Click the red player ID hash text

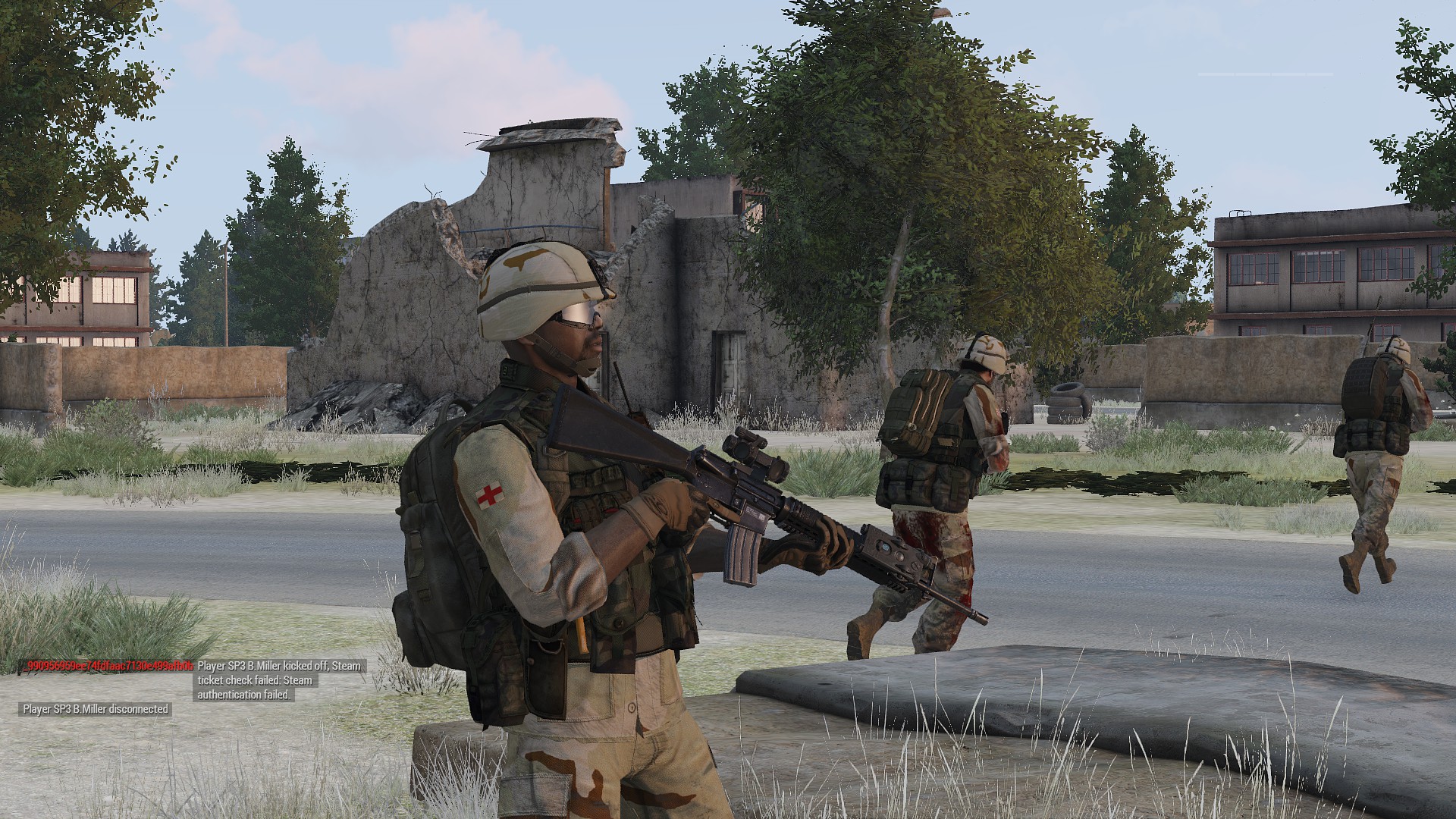(110, 666)
